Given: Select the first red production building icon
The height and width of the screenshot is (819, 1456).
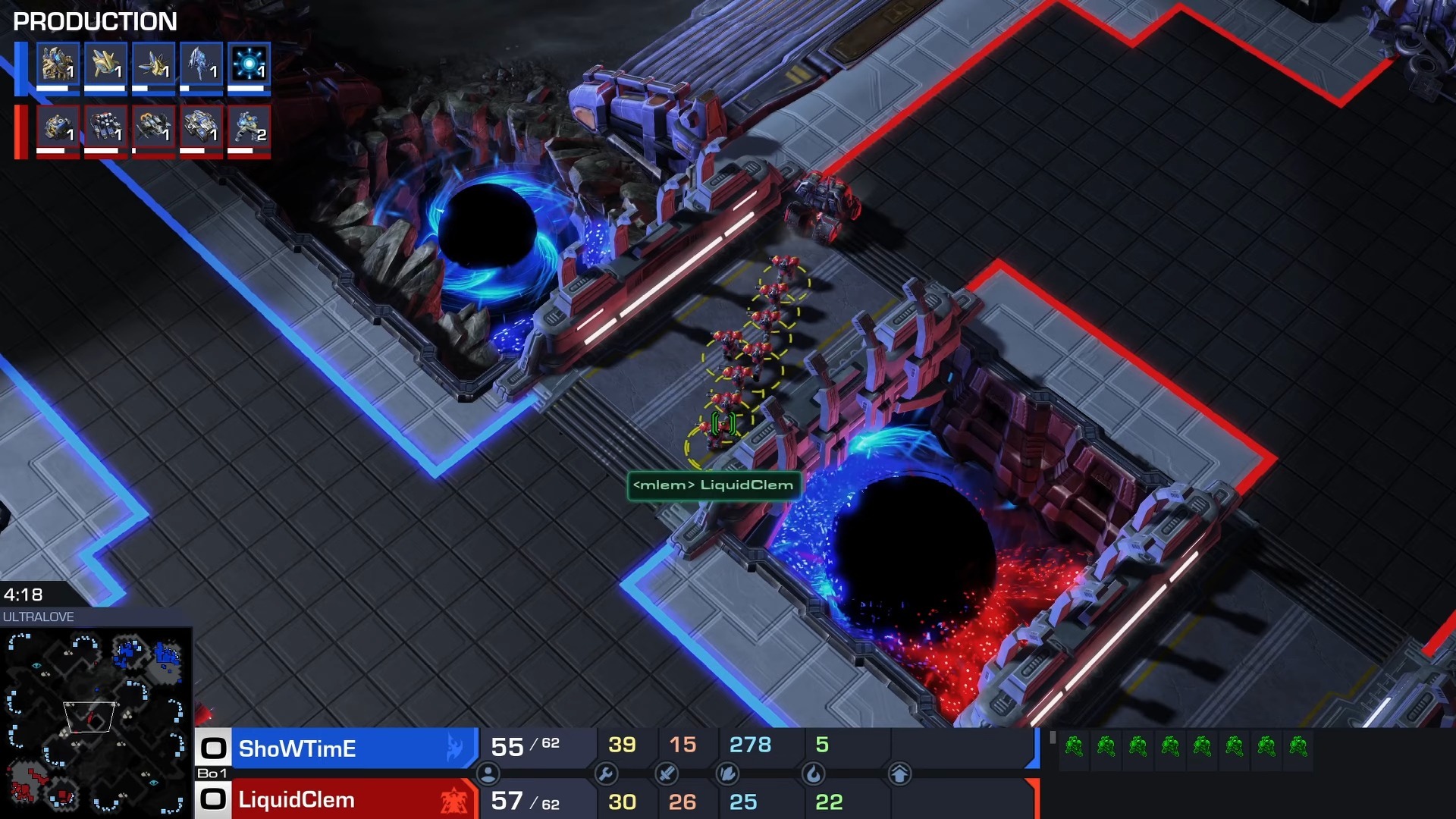Looking at the screenshot, I should coord(58,127).
